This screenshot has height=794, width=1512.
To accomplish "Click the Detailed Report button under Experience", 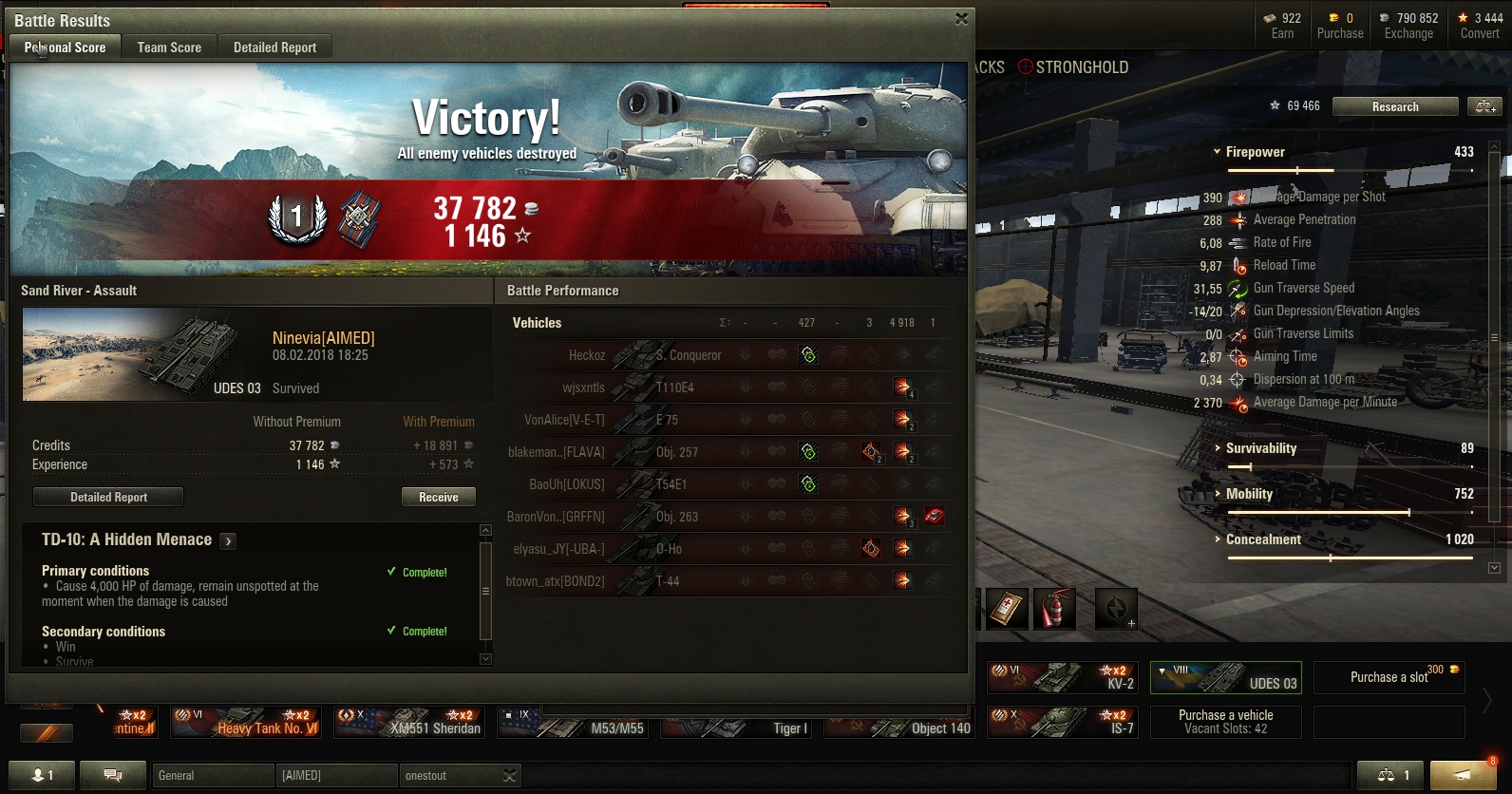I will pyautogui.click(x=108, y=497).
